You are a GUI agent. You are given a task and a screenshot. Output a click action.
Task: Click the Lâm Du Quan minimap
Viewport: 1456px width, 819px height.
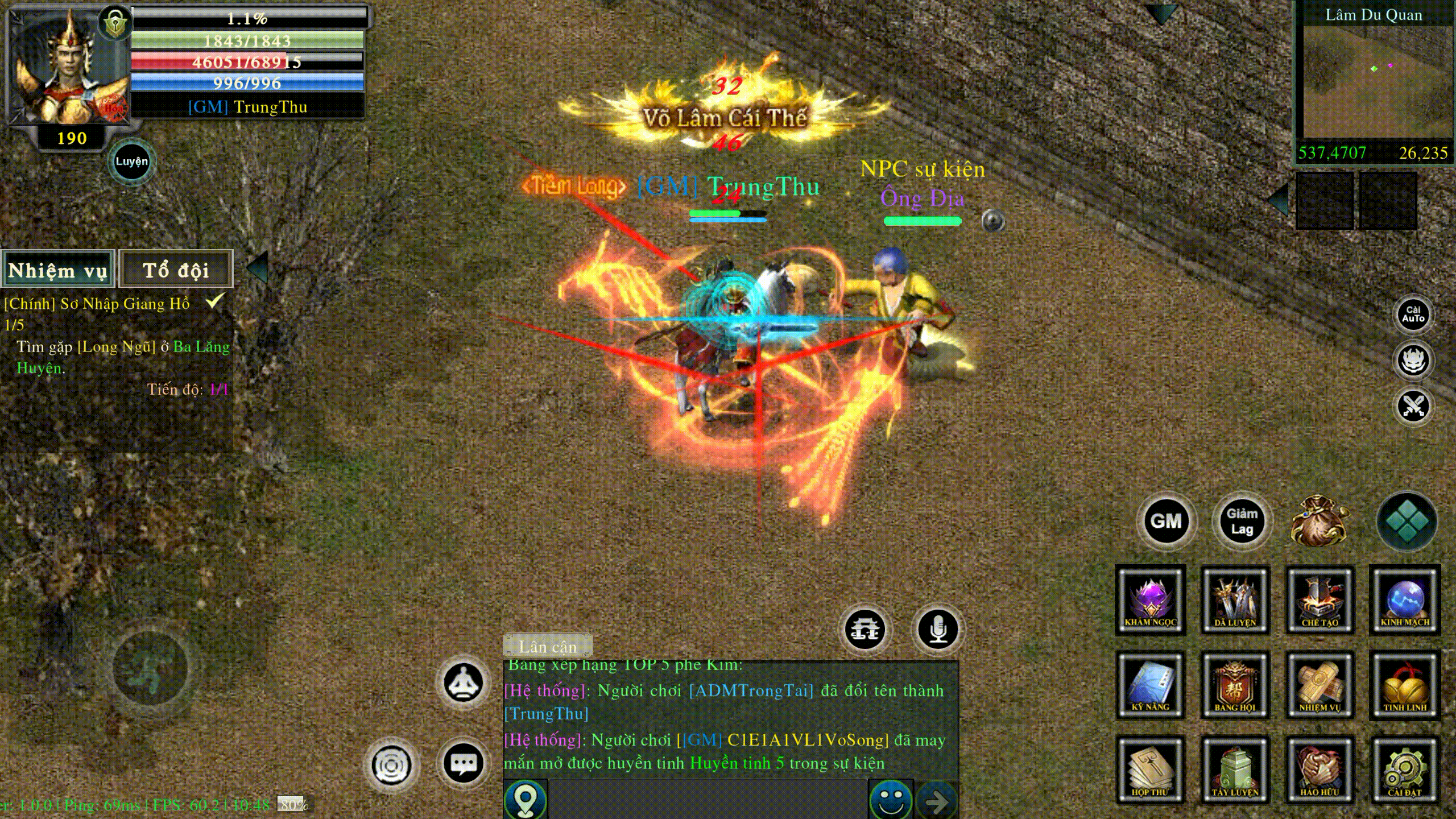click(x=1374, y=81)
